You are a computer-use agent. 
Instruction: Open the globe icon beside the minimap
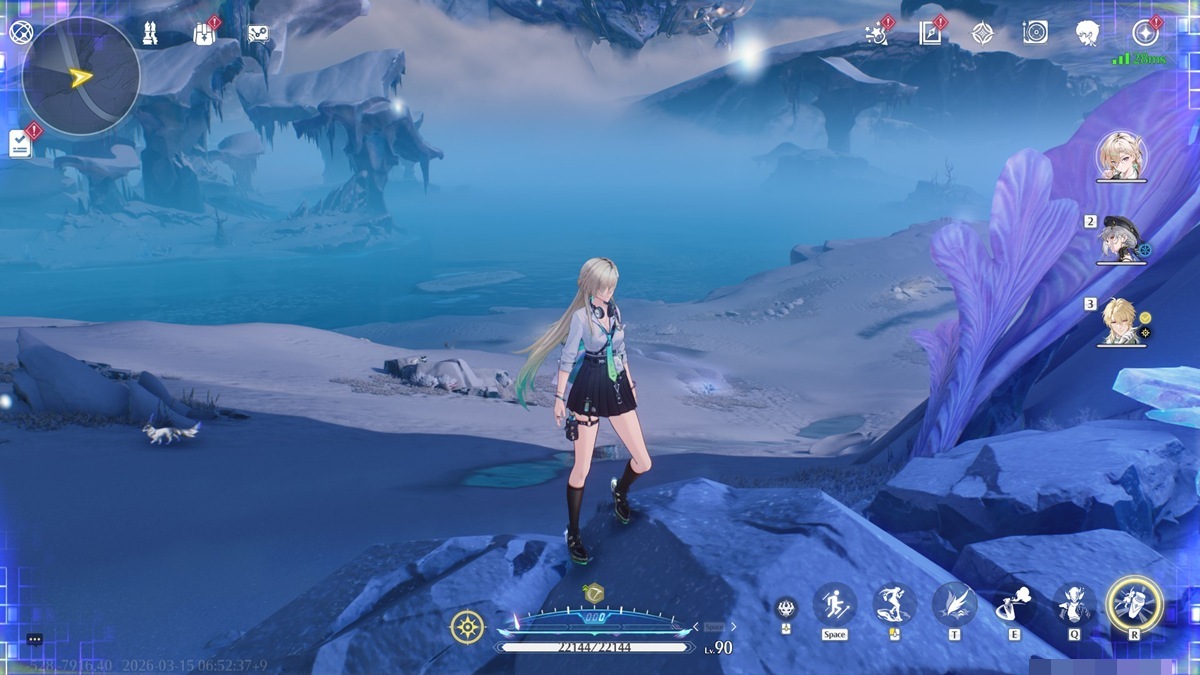[20, 32]
